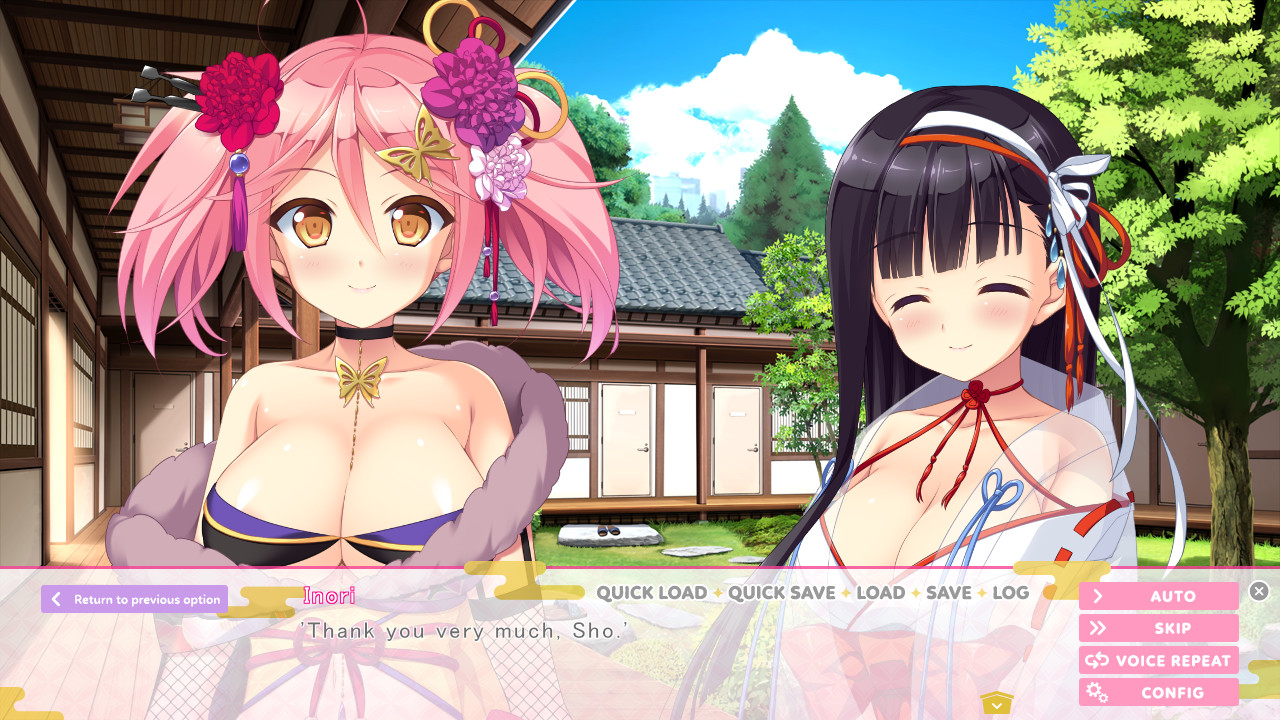
Task: Click the looping-arrows icon on VOICE REPEAT
Action: pos(1096,660)
